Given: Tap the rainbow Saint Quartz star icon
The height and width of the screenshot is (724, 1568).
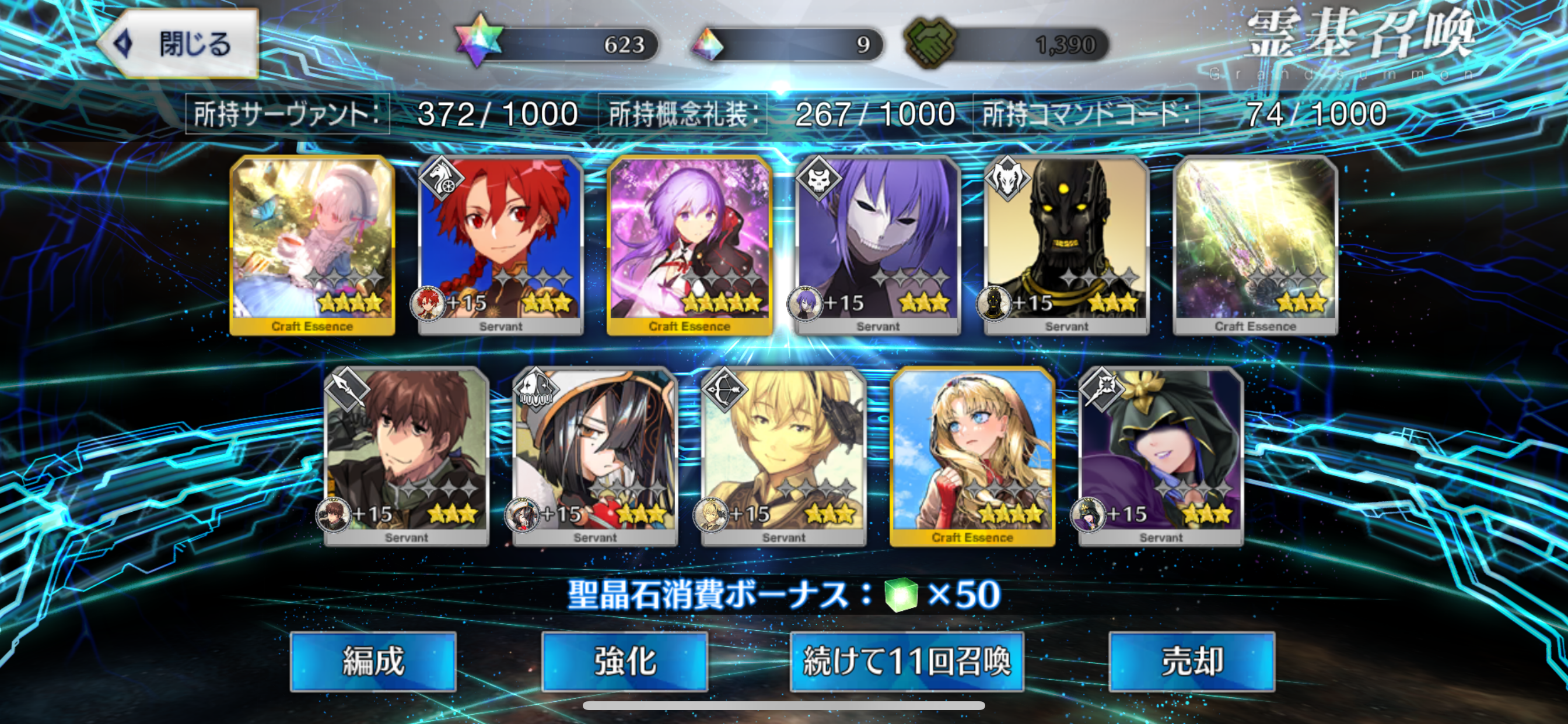Looking at the screenshot, I should click(x=479, y=41).
